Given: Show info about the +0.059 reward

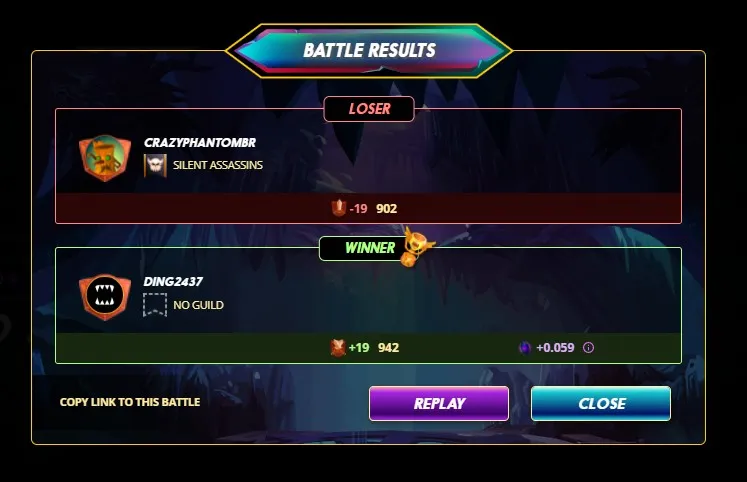Looking at the screenshot, I should pyautogui.click(x=588, y=348).
